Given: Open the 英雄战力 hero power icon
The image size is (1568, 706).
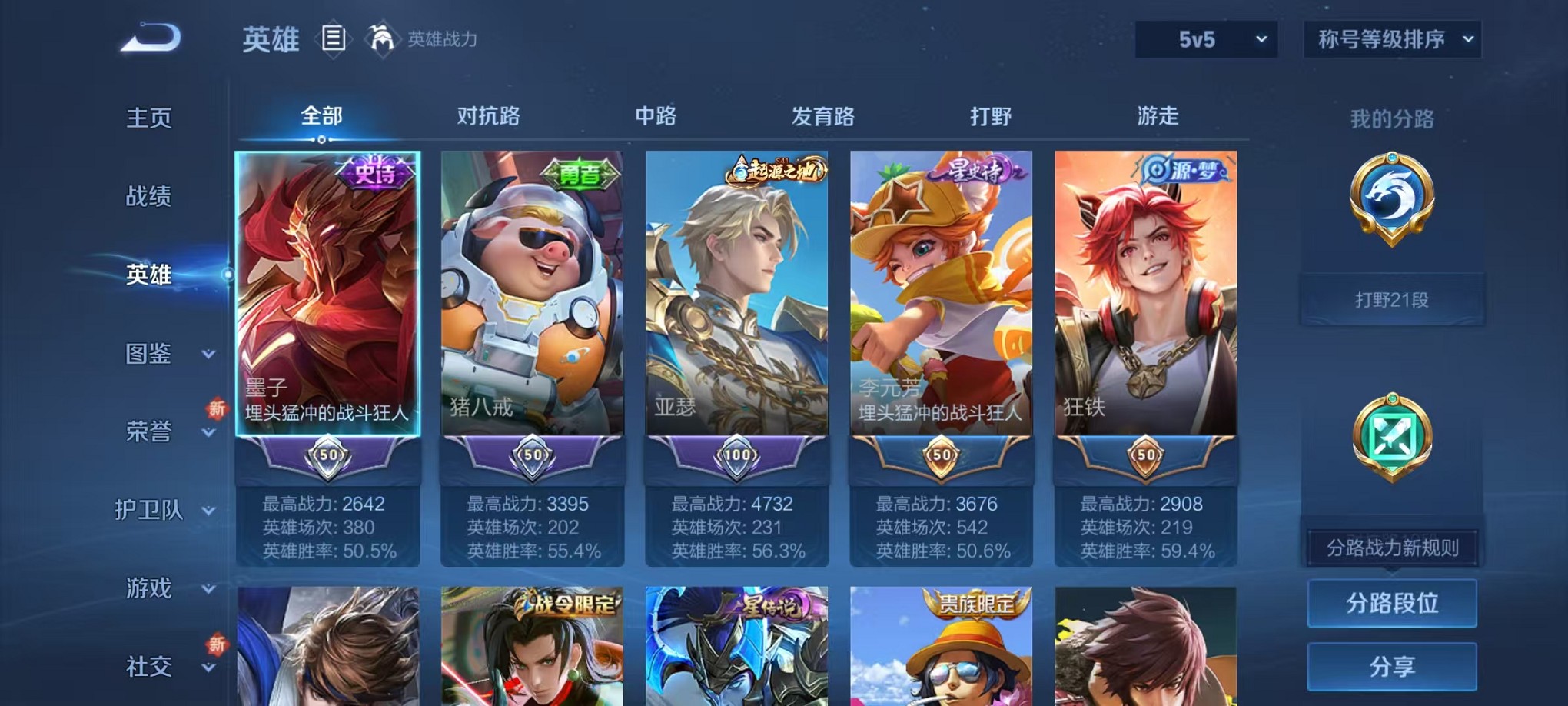Looking at the screenshot, I should [381, 37].
